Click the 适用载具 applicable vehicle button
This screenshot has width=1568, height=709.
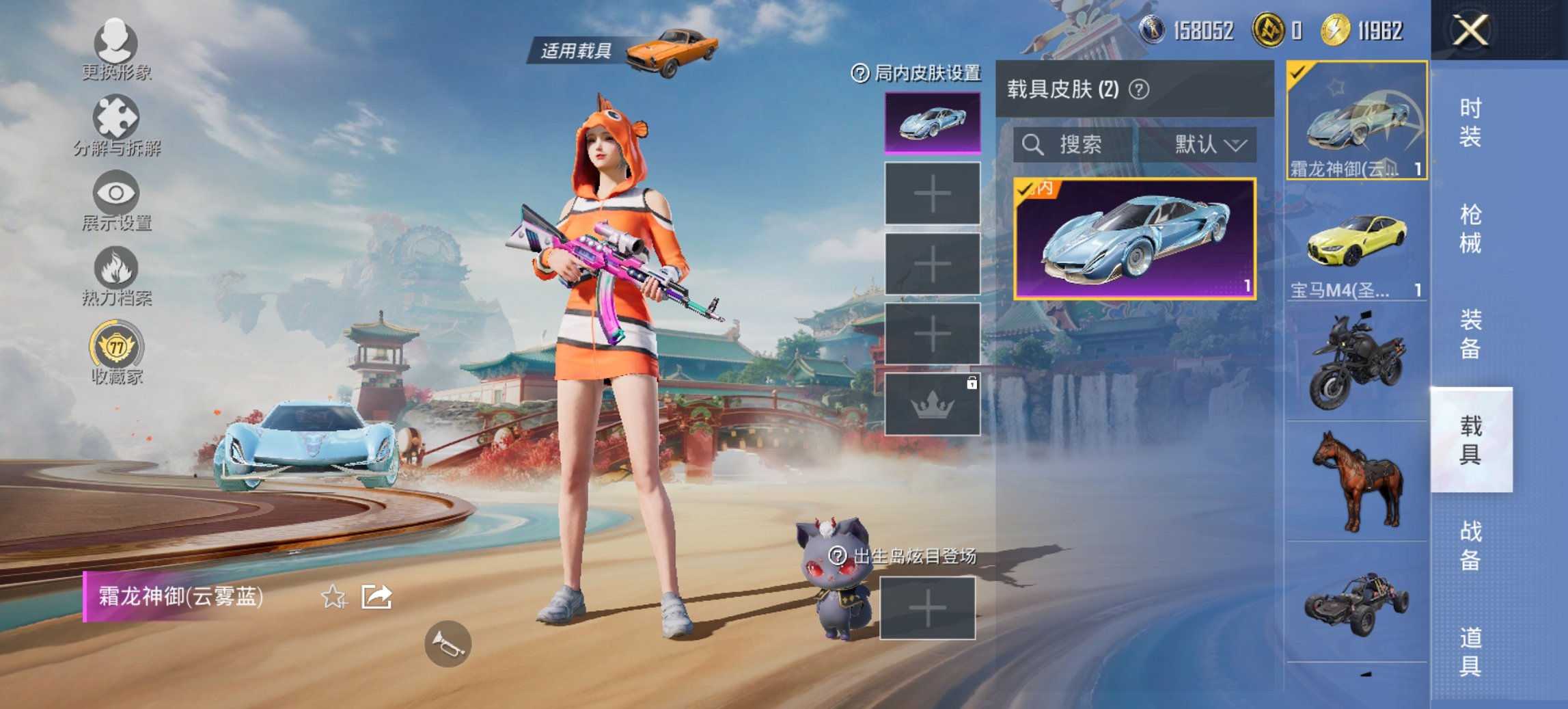click(x=576, y=49)
